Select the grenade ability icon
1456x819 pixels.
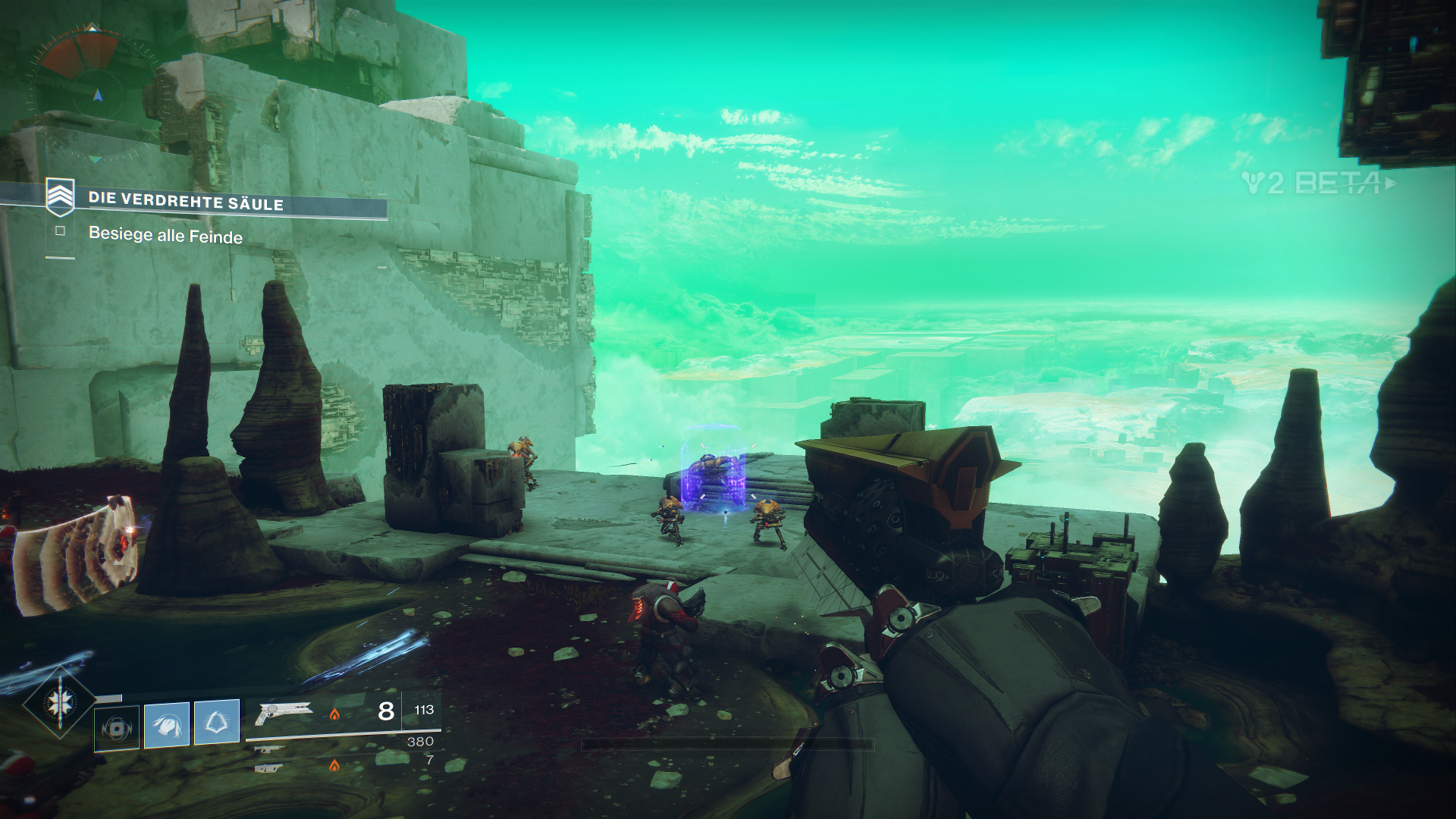click(117, 727)
